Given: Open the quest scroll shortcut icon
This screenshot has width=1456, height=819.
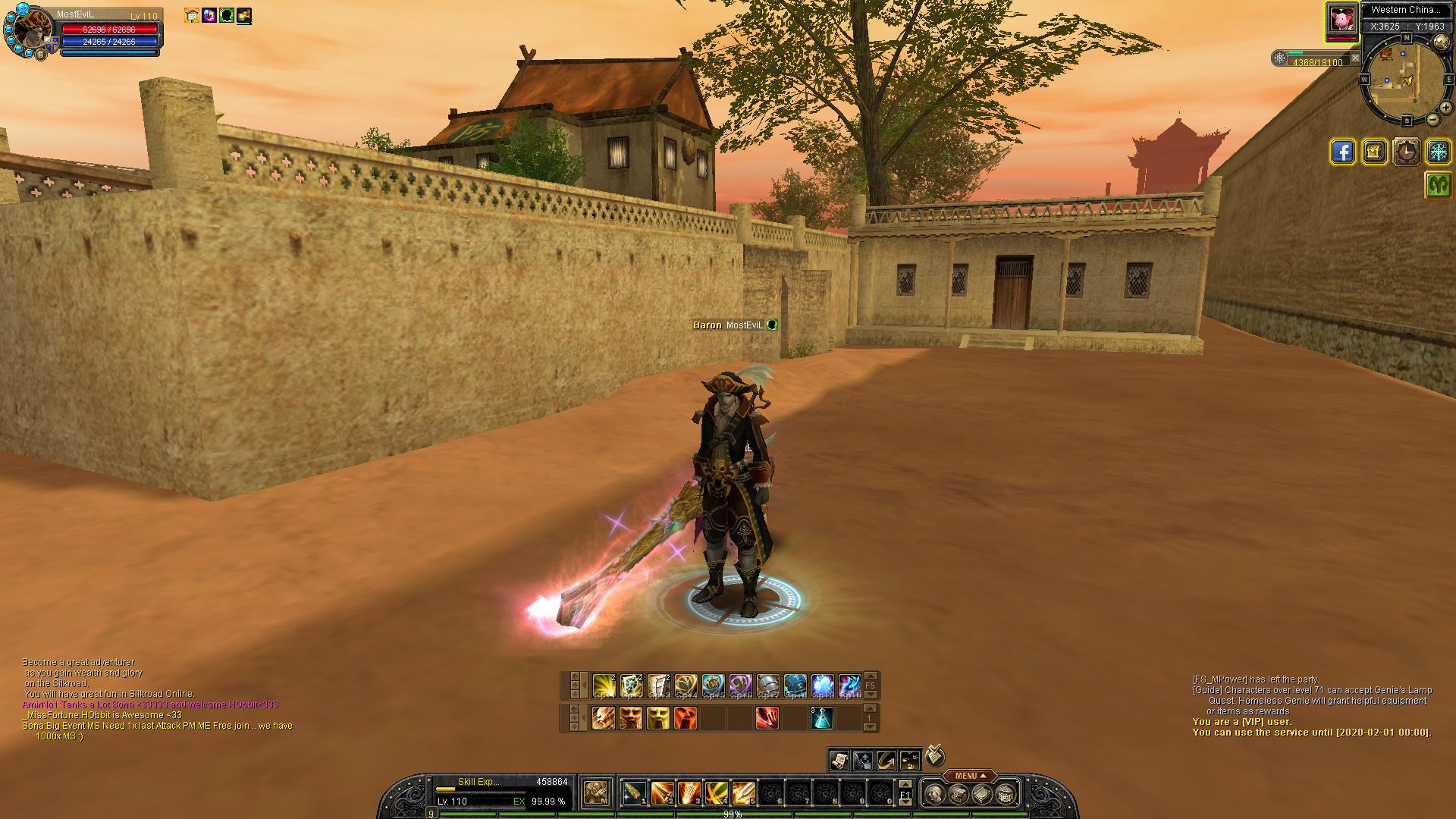Looking at the screenshot, I should click(x=839, y=760).
